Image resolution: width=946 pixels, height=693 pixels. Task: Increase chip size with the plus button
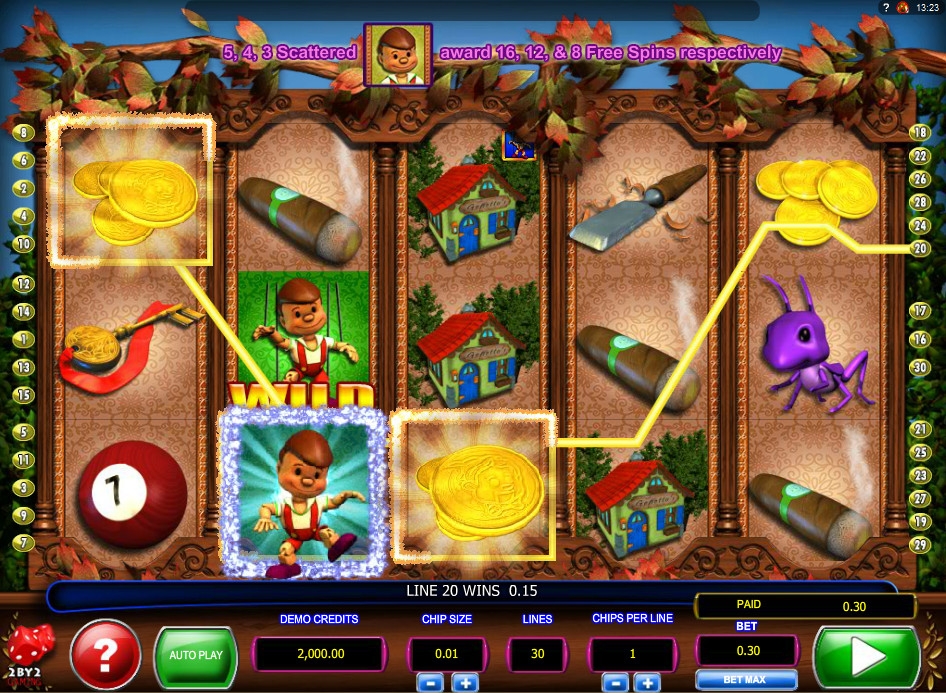[464, 684]
